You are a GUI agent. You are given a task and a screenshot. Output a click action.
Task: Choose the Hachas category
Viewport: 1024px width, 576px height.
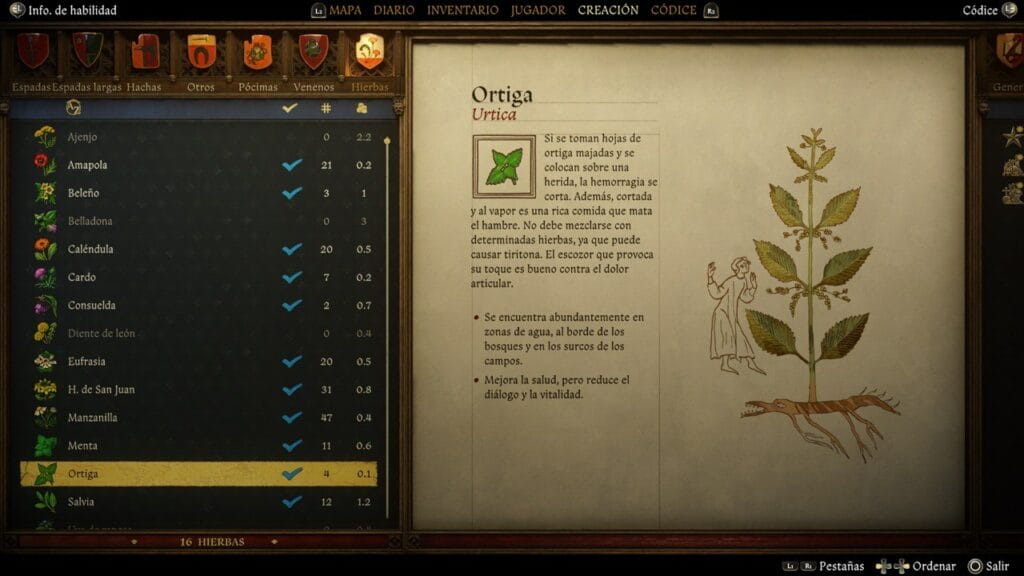tap(145, 52)
